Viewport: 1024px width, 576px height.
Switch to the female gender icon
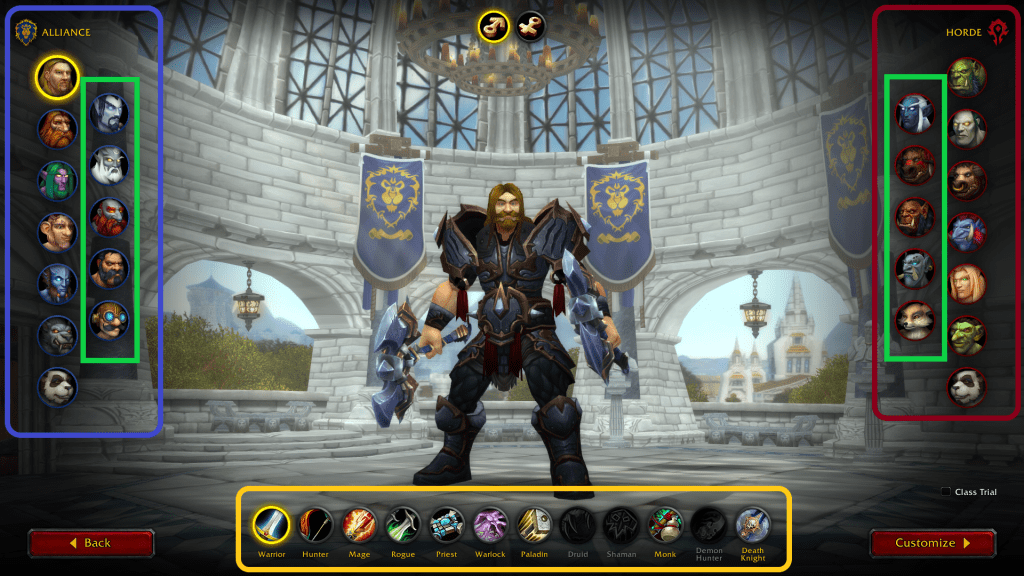[530, 25]
